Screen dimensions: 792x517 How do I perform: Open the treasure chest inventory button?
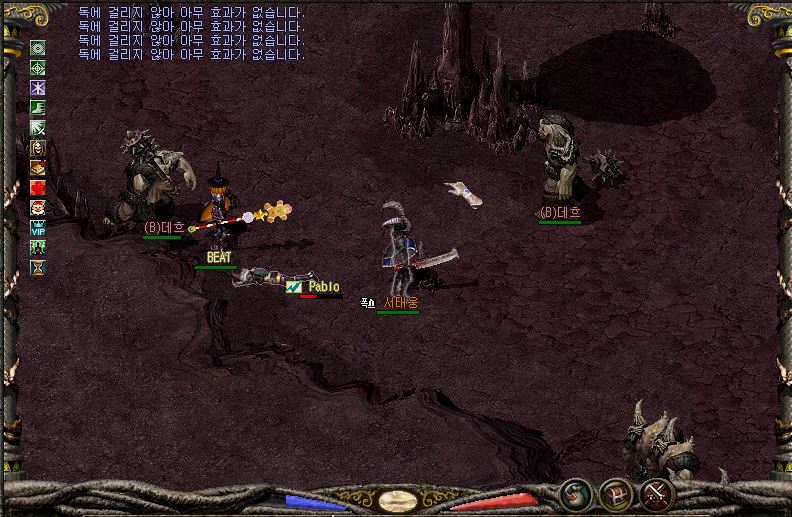(x=615, y=494)
